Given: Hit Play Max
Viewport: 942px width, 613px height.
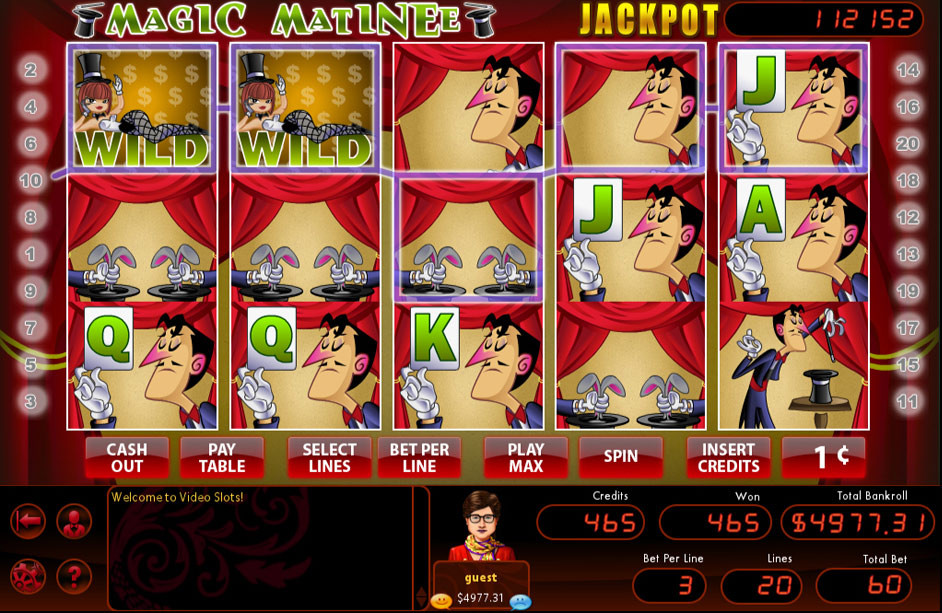Looking at the screenshot, I should pyautogui.click(x=526, y=458).
